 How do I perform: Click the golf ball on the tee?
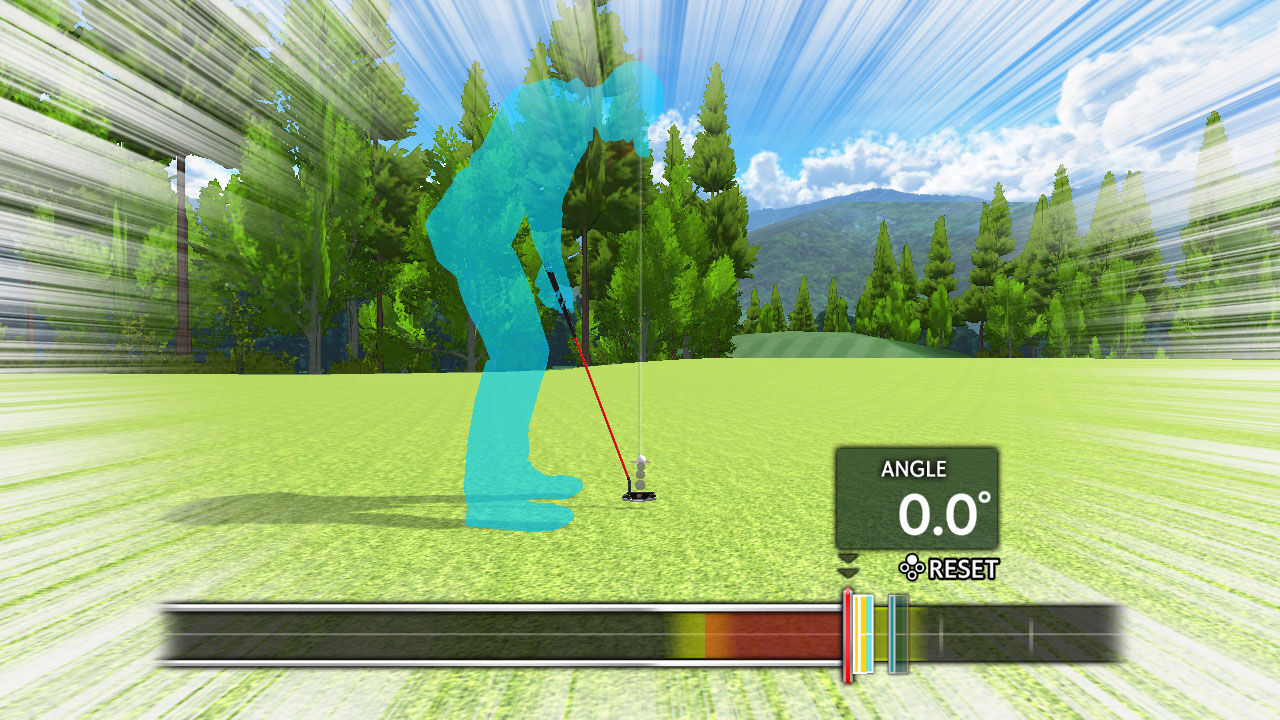pos(642,458)
